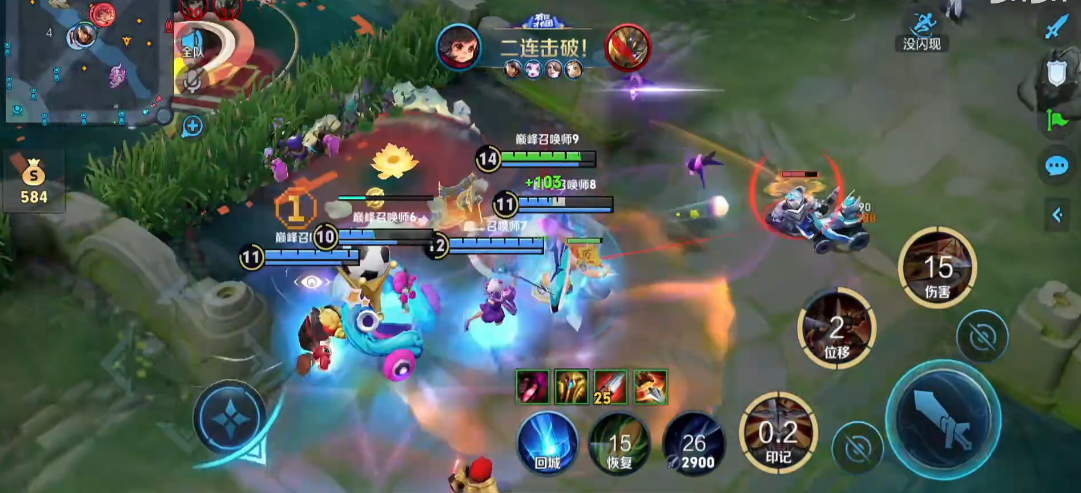Image resolution: width=1081 pixels, height=493 pixels.
Task: Toggle the 全队 team voice speaker
Action: pos(193,47)
